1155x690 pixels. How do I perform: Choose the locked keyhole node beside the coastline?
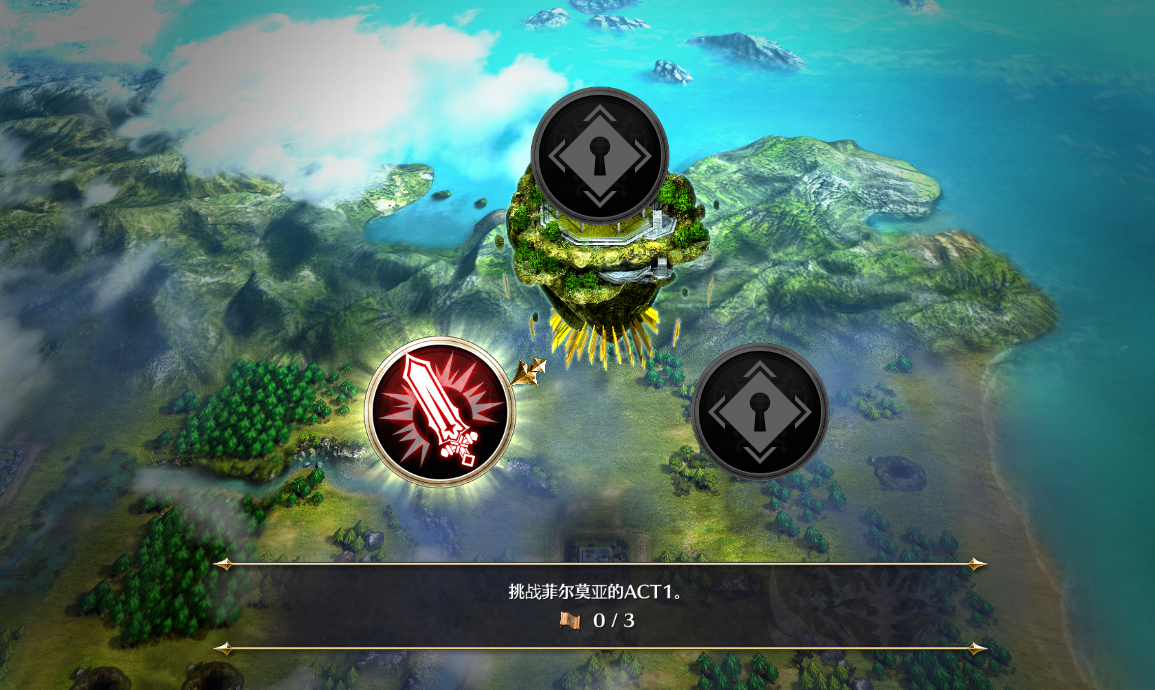point(759,412)
